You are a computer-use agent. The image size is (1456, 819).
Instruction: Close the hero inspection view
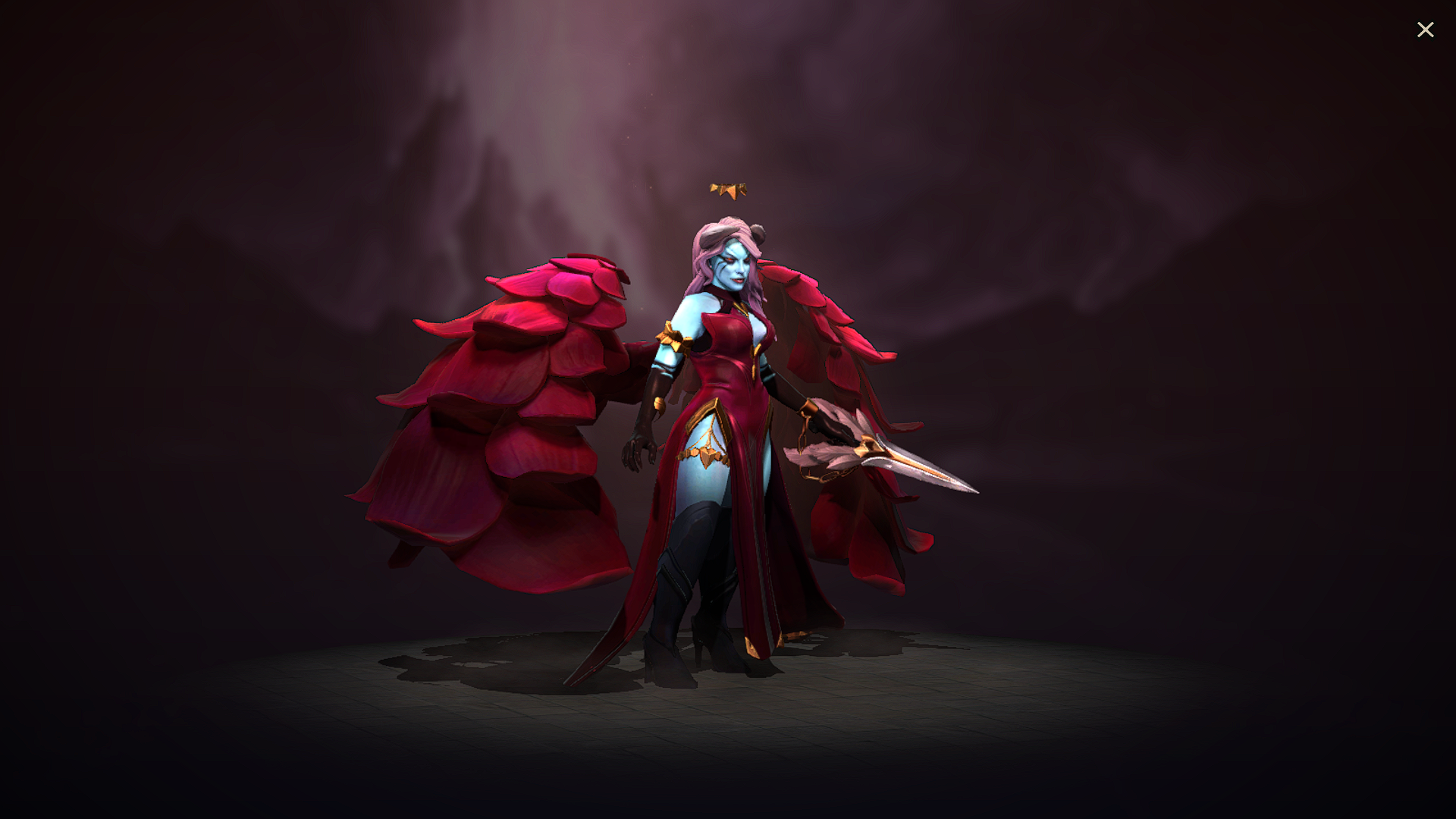point(1426,30)
